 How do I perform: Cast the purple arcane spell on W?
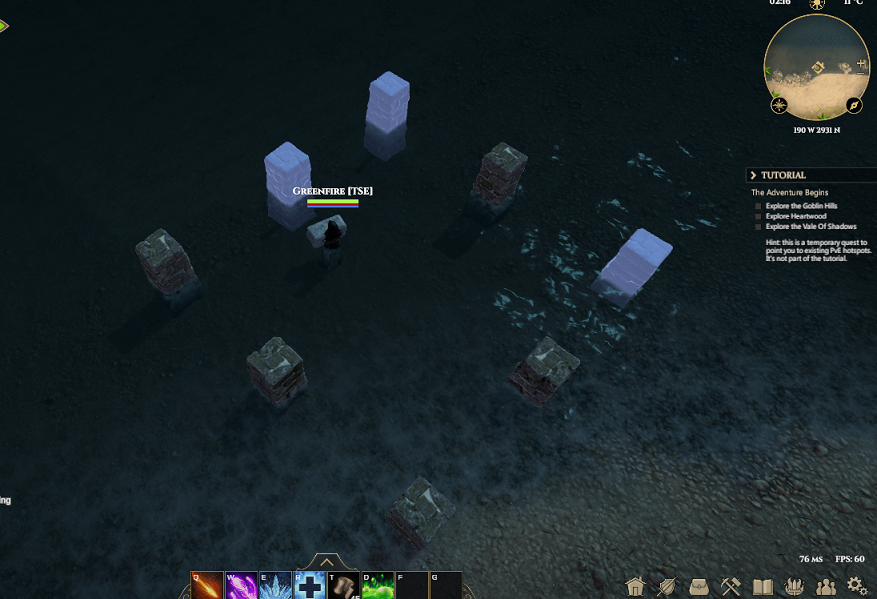coord(241,585)
